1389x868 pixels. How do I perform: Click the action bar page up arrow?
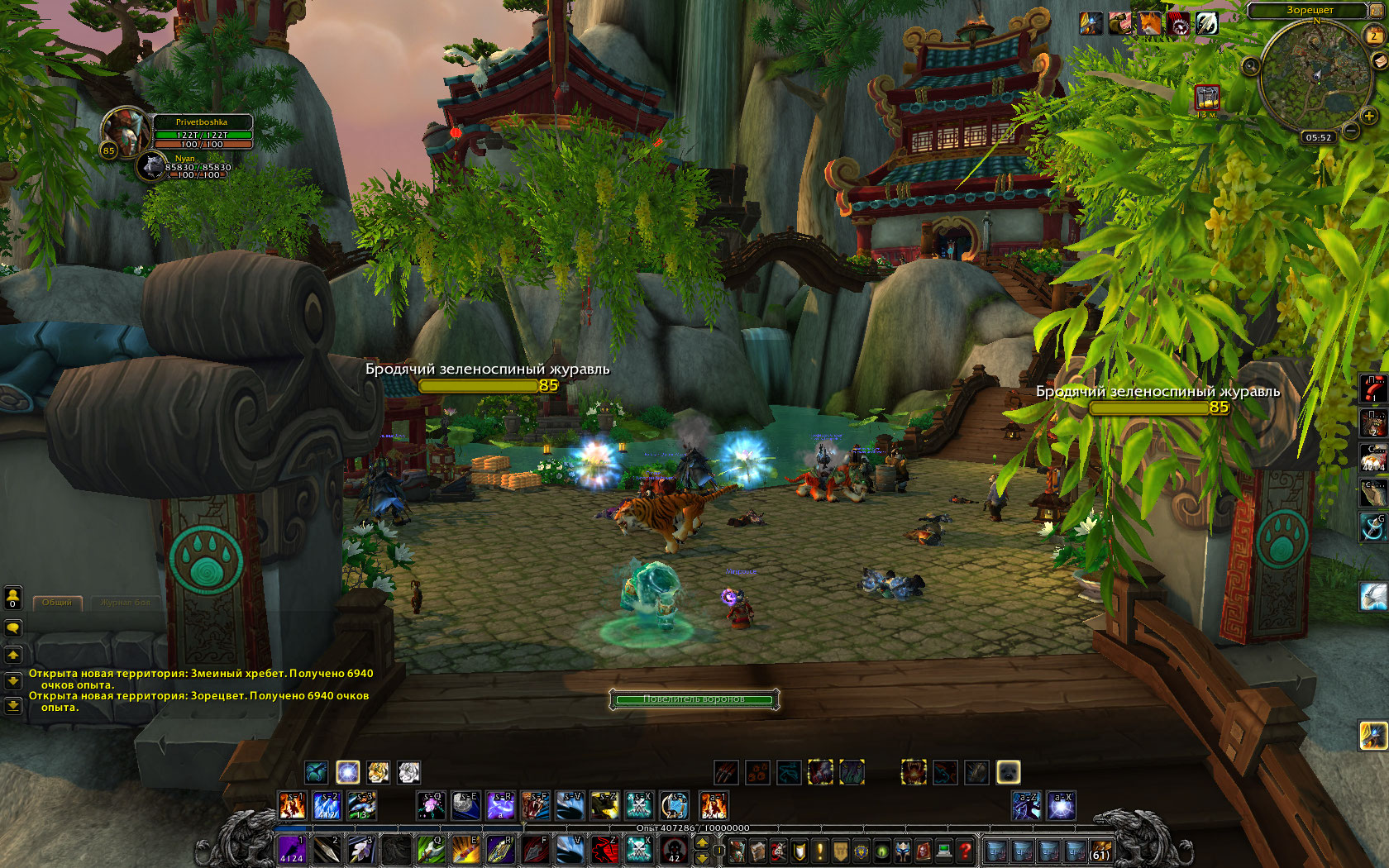[703, 842]
